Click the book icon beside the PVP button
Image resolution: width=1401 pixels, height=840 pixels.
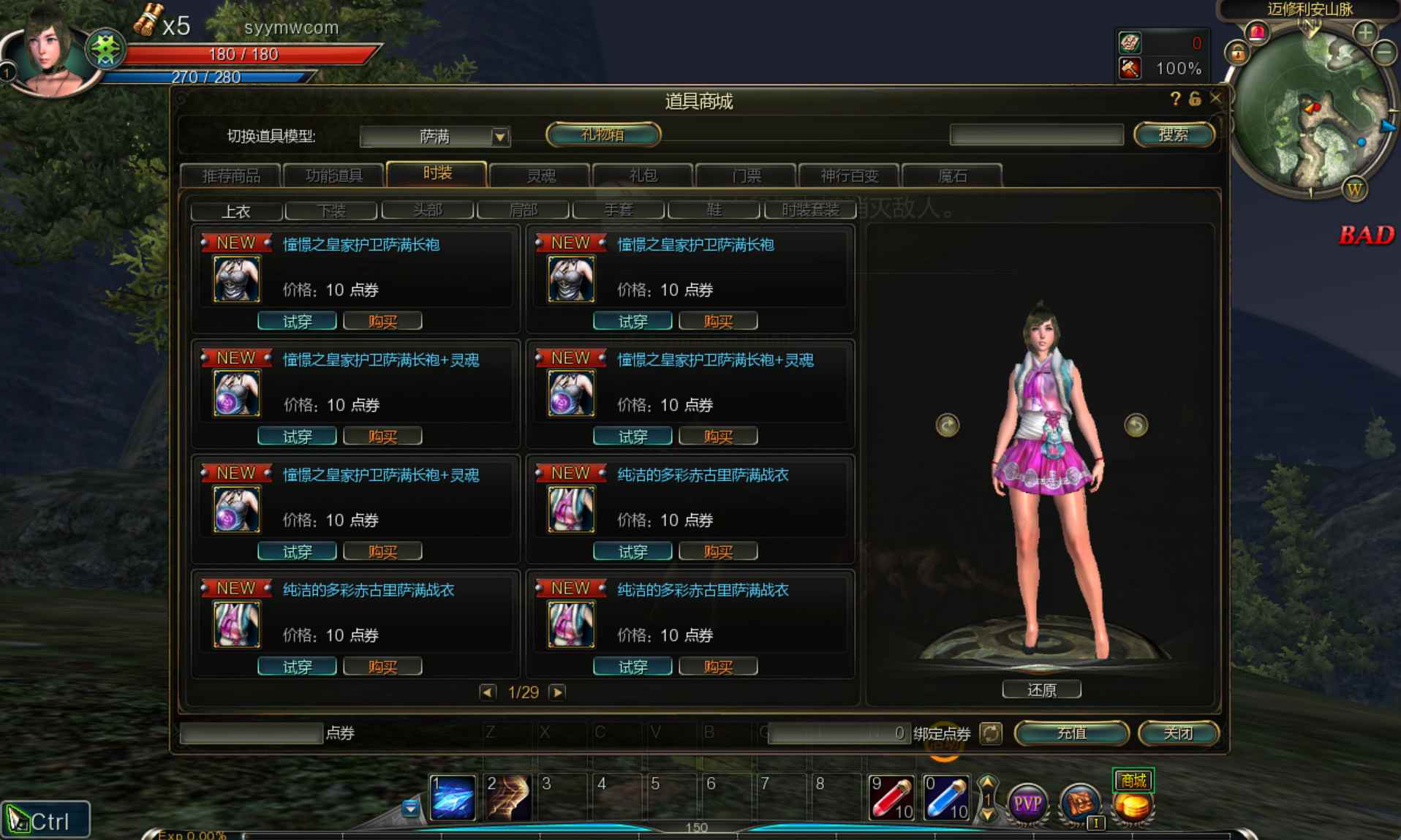pos(1080,803)
